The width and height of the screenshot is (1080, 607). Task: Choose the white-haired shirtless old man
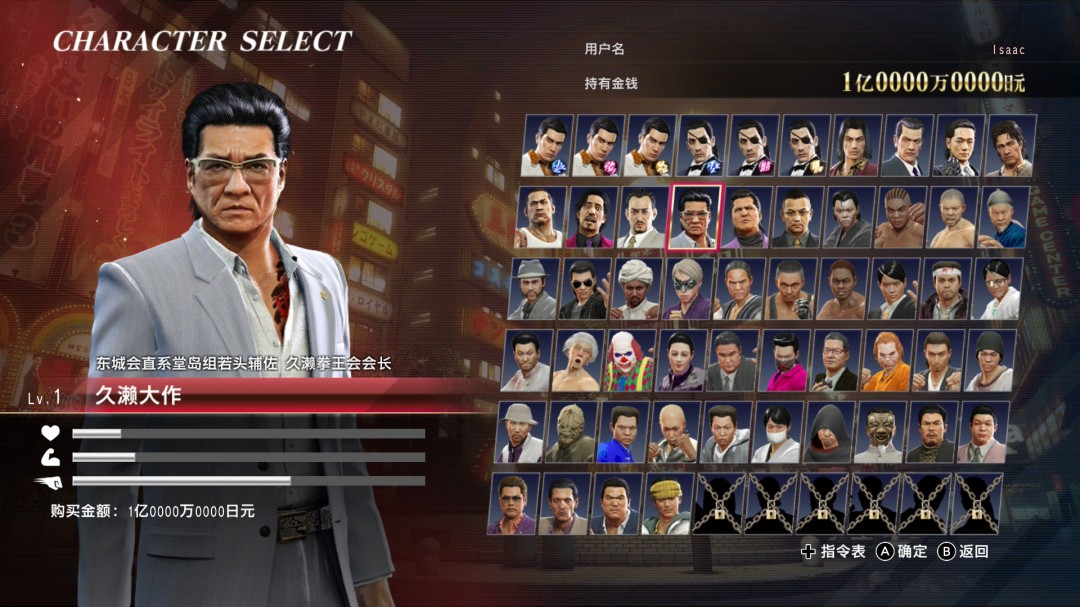pos(578,361)
